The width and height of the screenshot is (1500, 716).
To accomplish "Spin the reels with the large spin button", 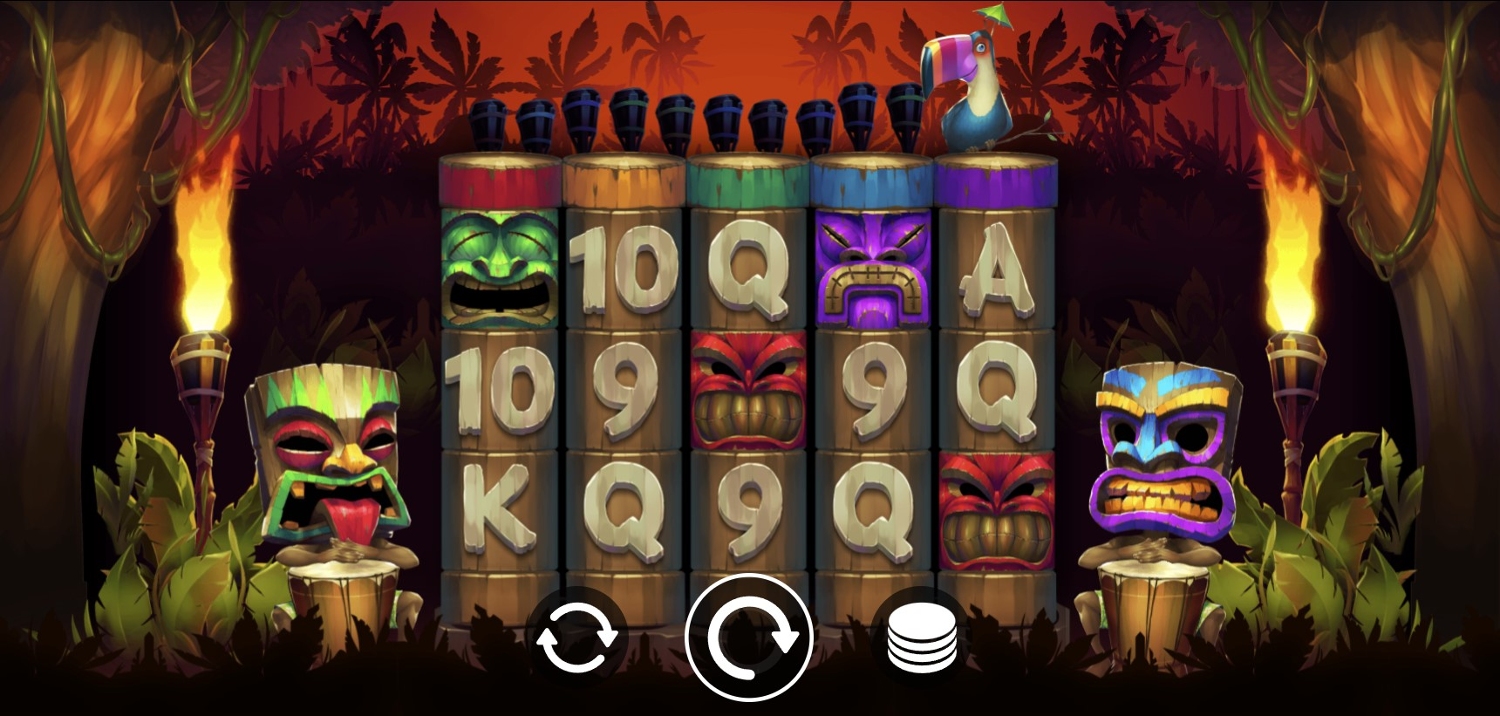I will [x=749, y=637].
